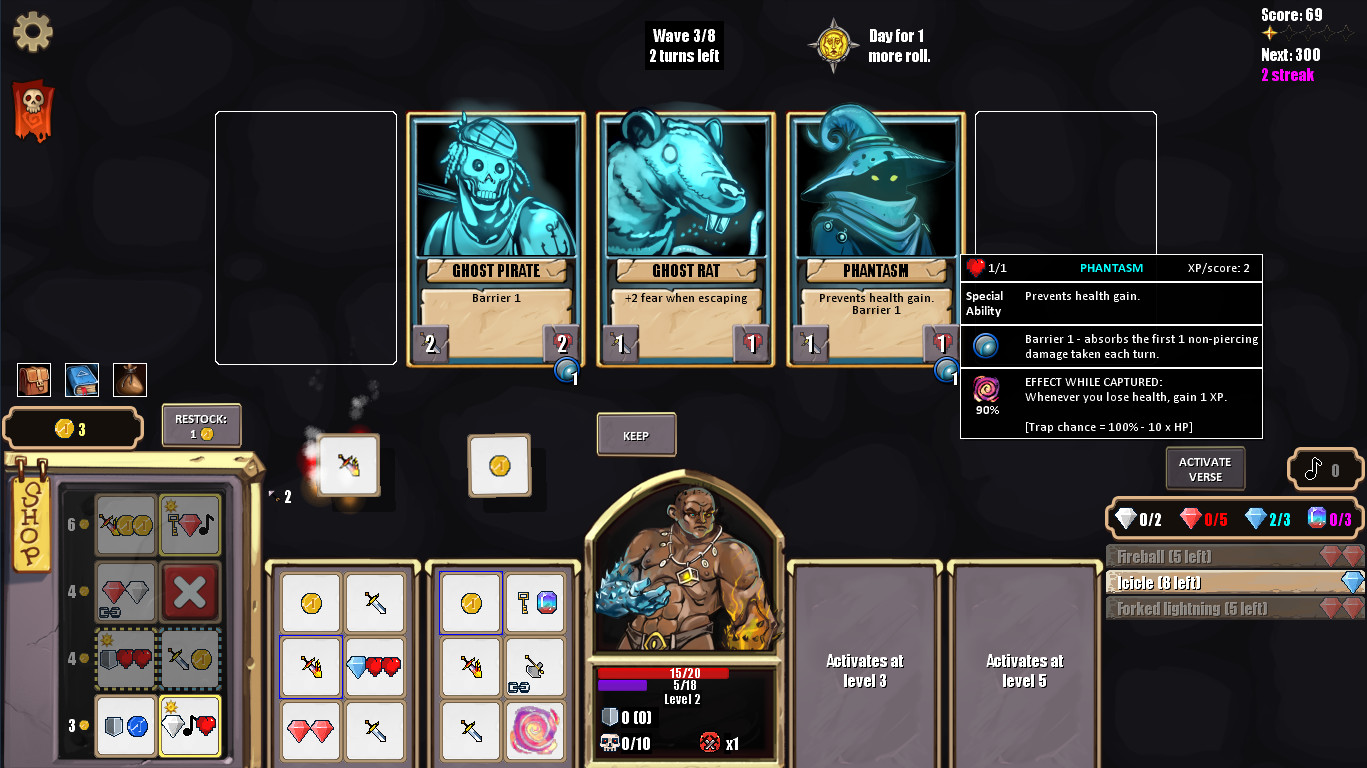Click the settings gear icon
1367x768 pixels.
(x=33, y=31)
